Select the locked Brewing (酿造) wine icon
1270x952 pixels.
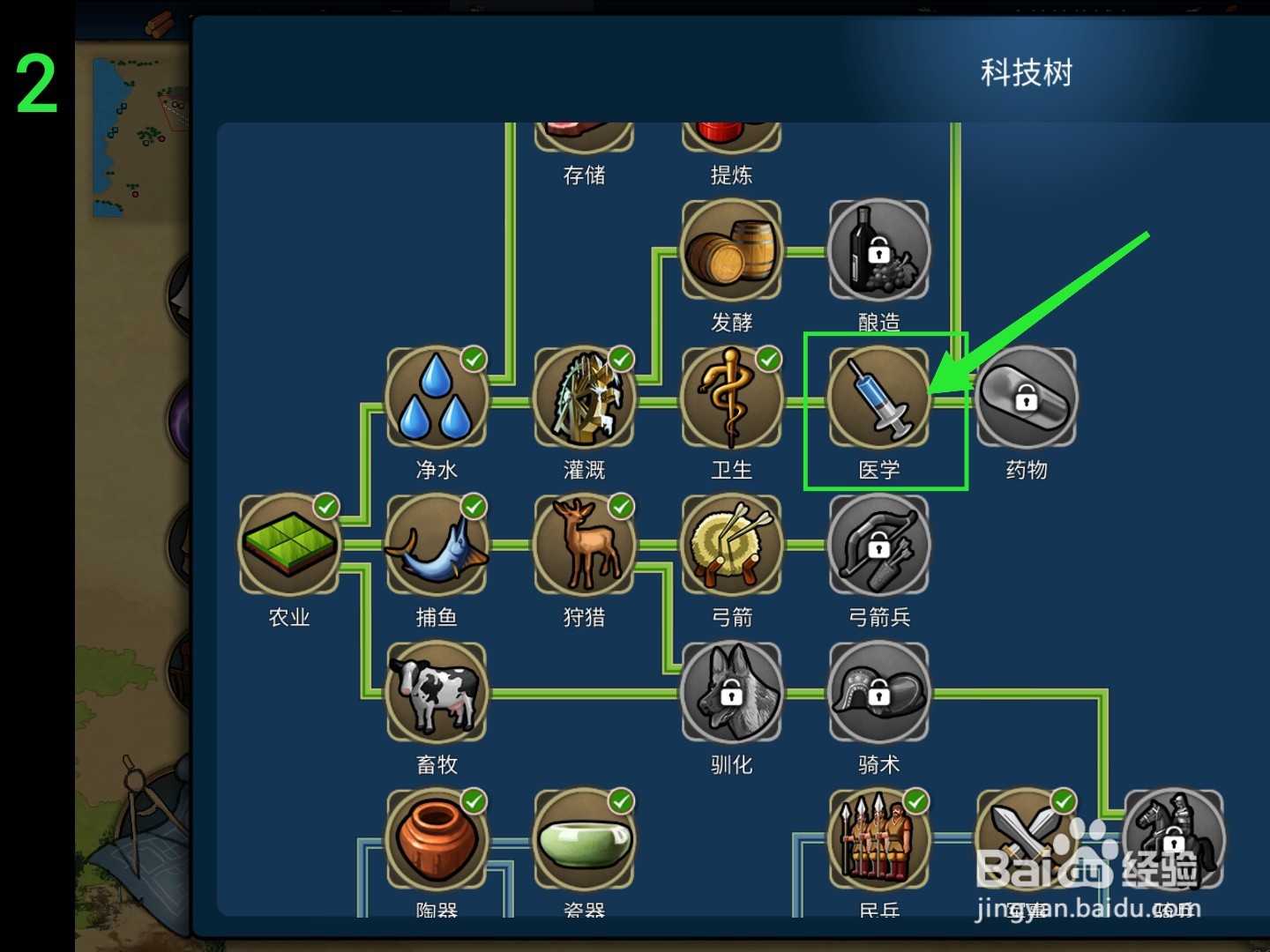click(x=879, y=250)
